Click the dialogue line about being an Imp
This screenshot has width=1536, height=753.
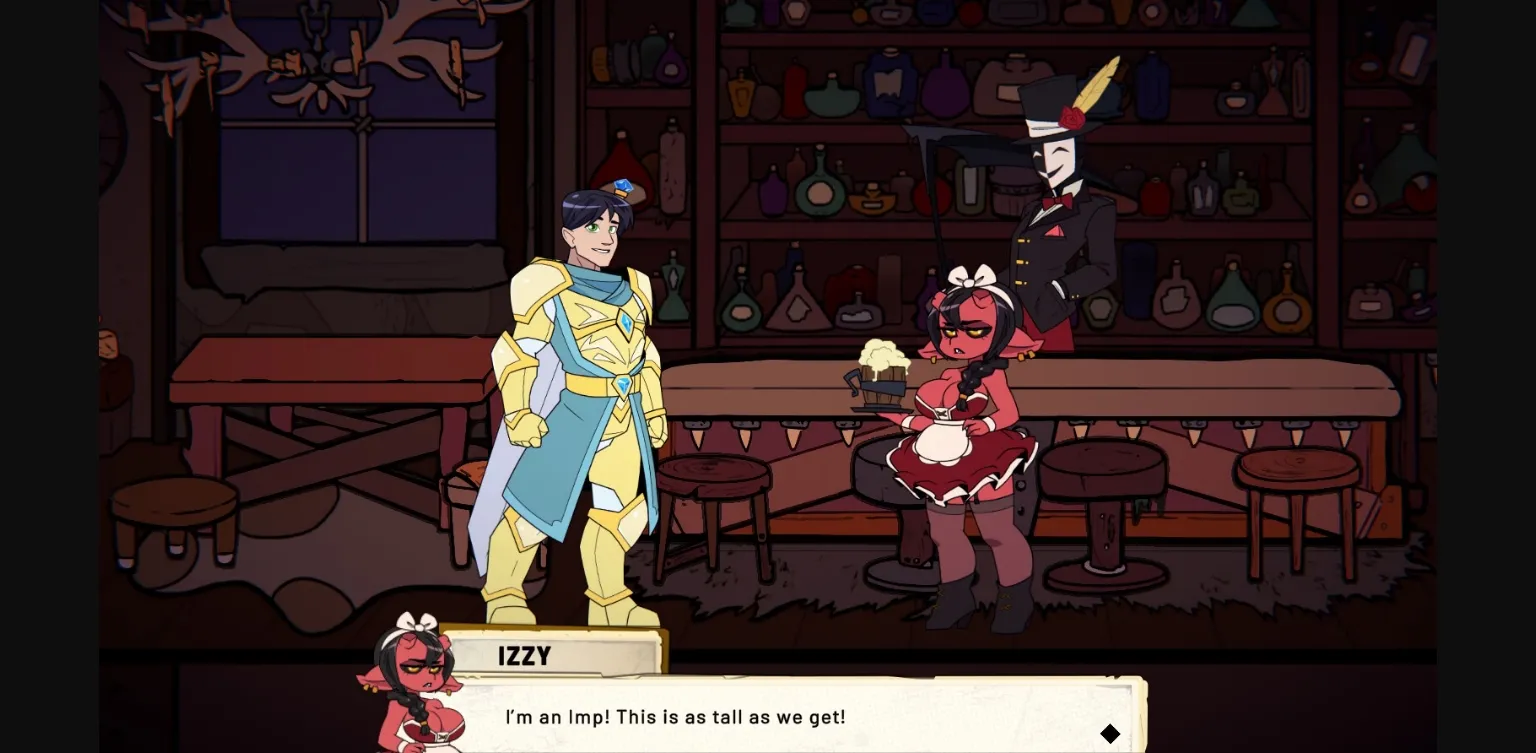(677, 717)
